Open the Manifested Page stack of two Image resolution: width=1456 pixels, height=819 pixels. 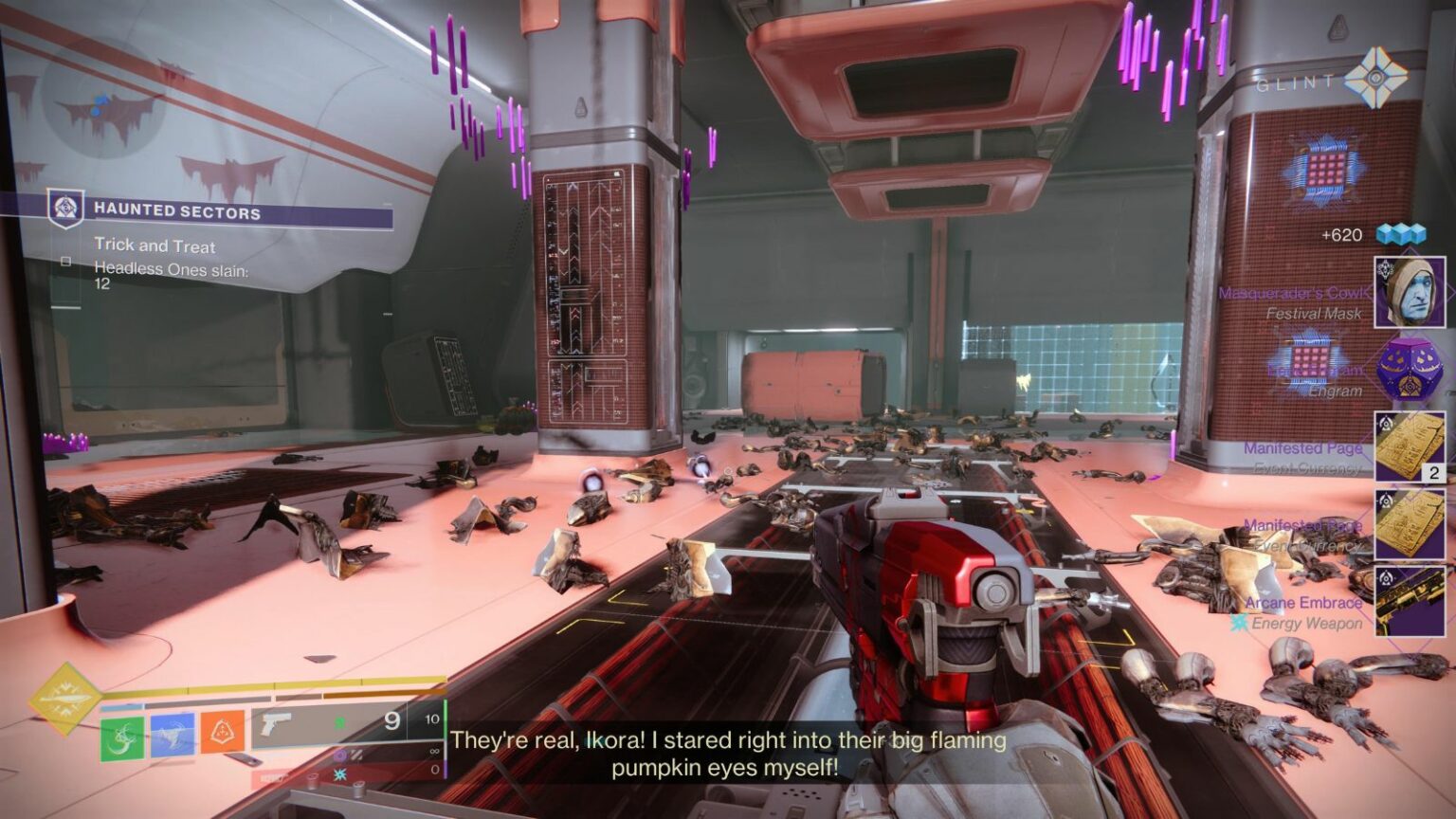1410,446
